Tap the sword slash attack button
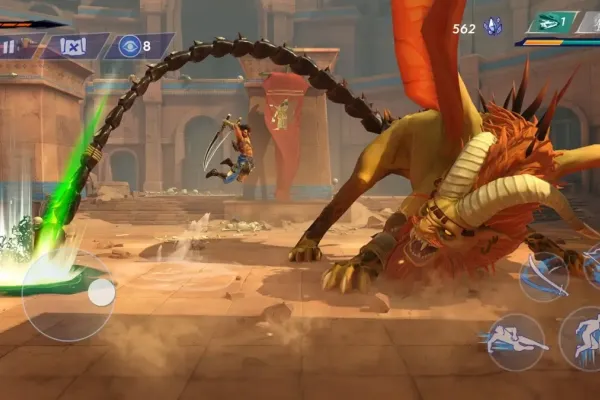 point(543,277)
